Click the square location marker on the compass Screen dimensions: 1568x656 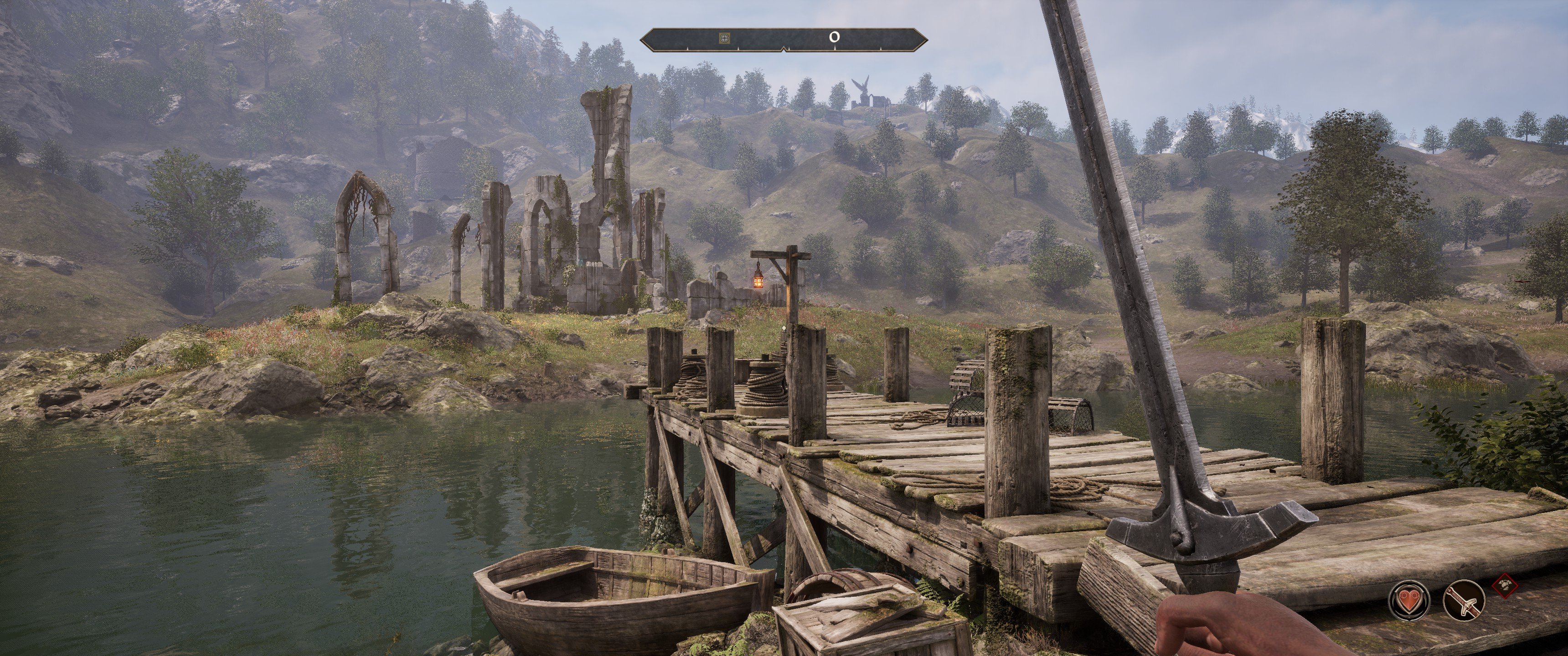click(x=724, y=38)
